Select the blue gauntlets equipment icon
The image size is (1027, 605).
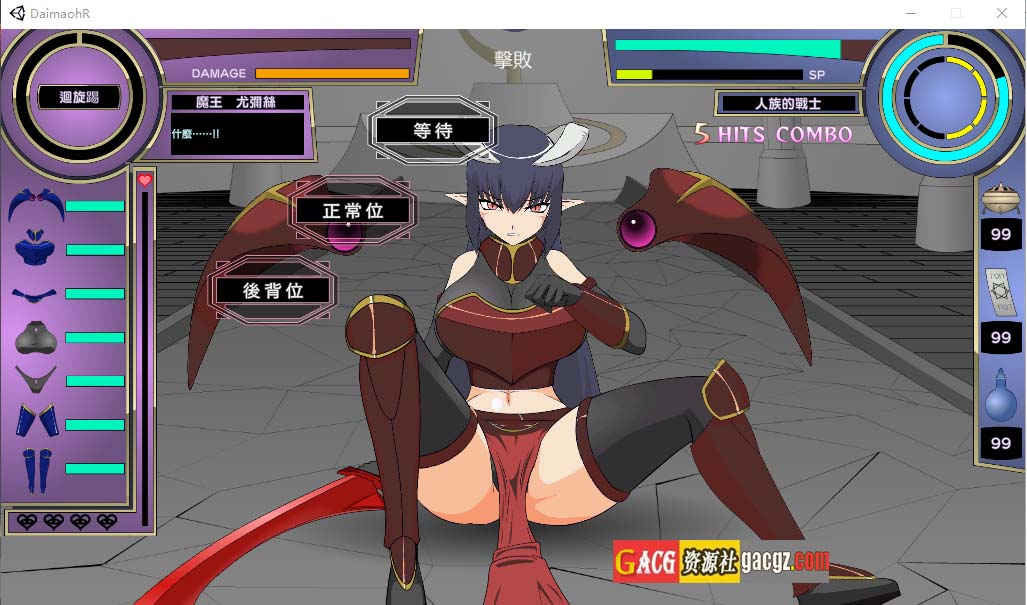click(36, 422)
